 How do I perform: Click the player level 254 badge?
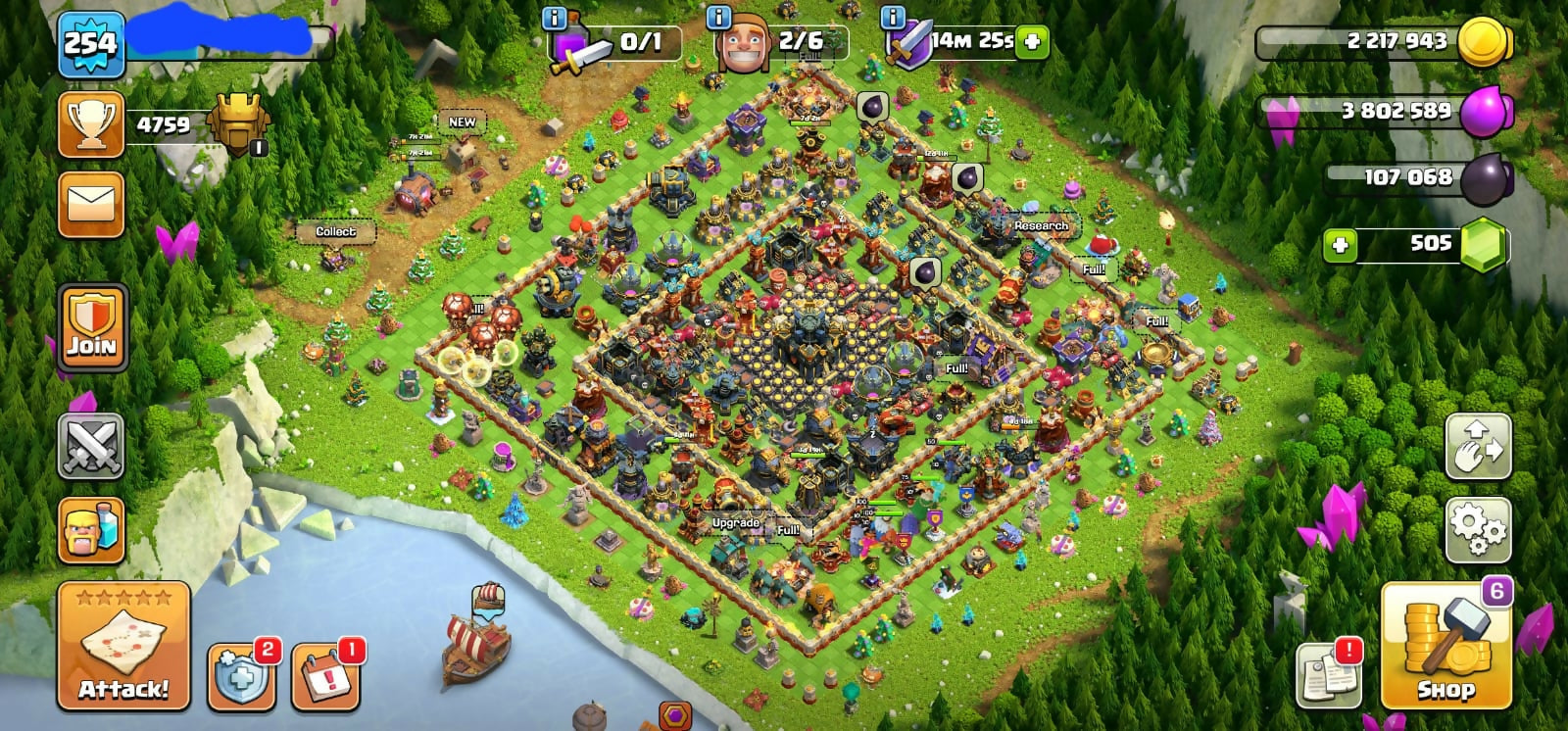point(91,44)
